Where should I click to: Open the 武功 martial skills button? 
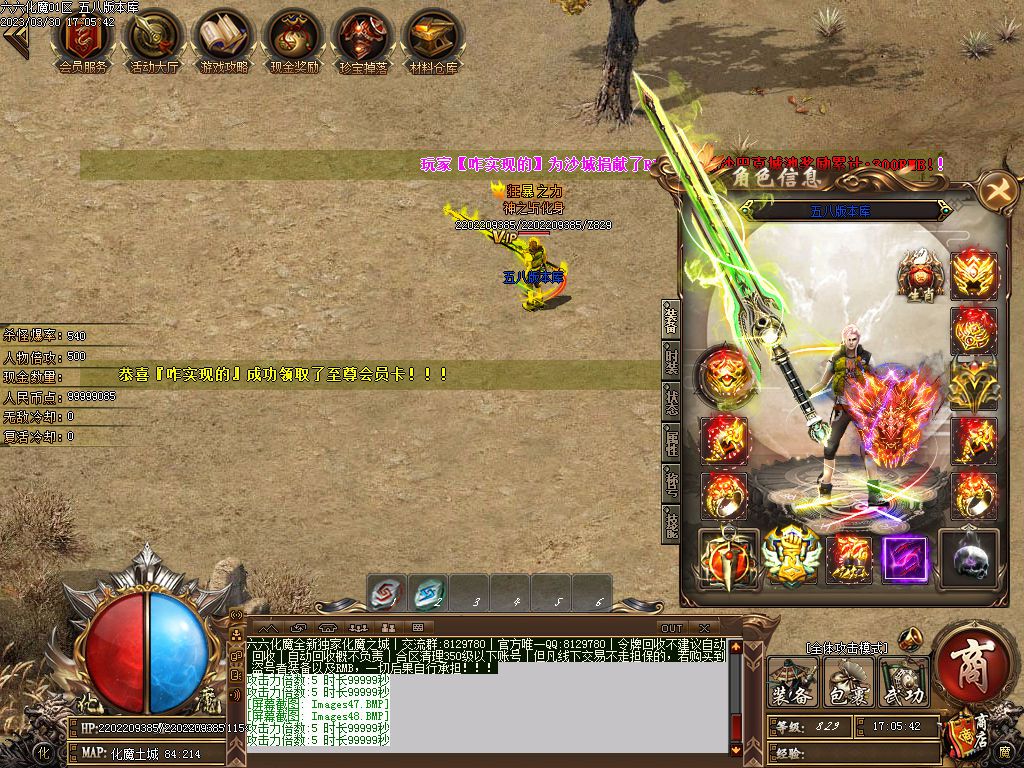coord(903,683)
